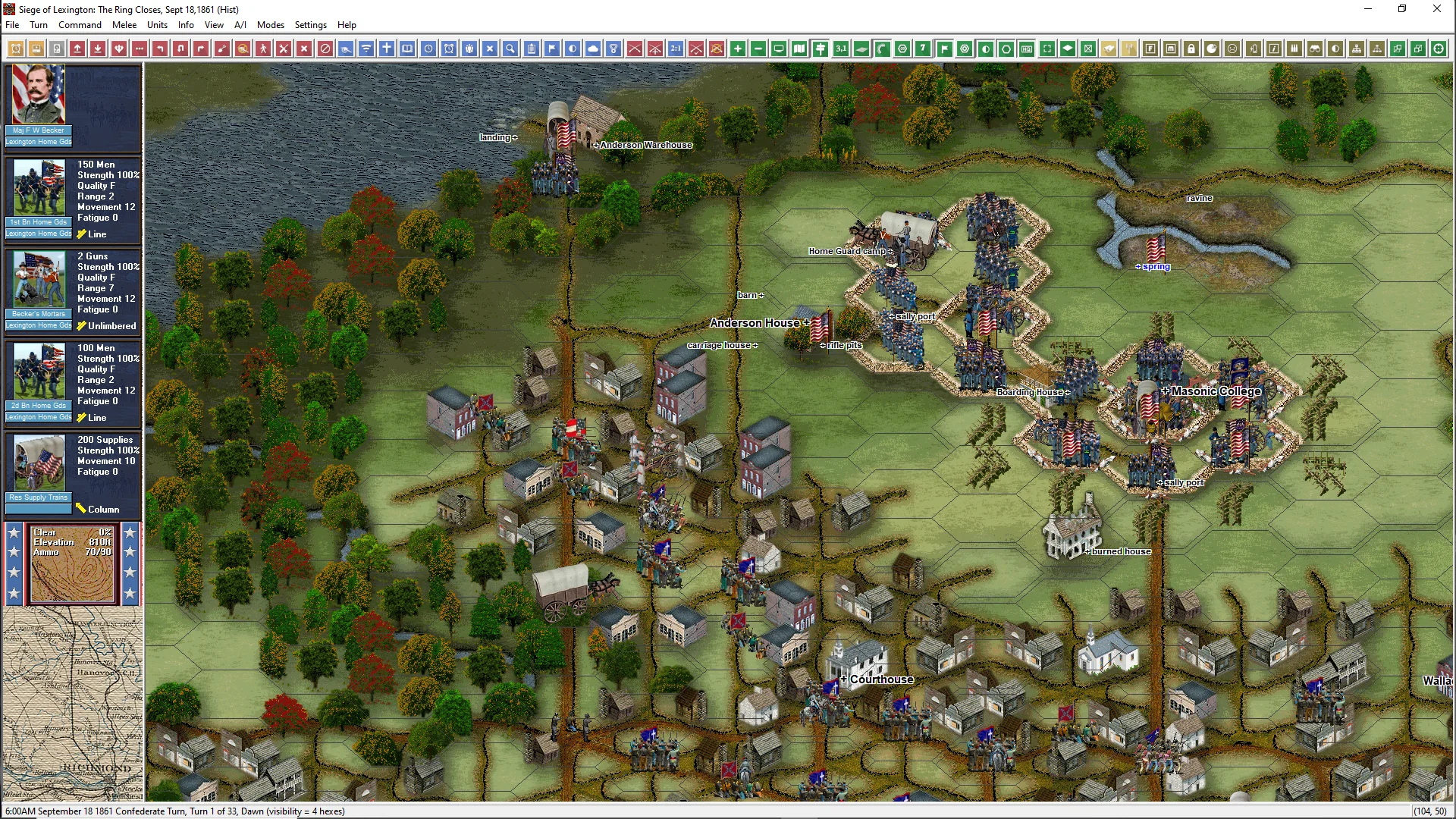Open the Melee menu

pos(124,25)
